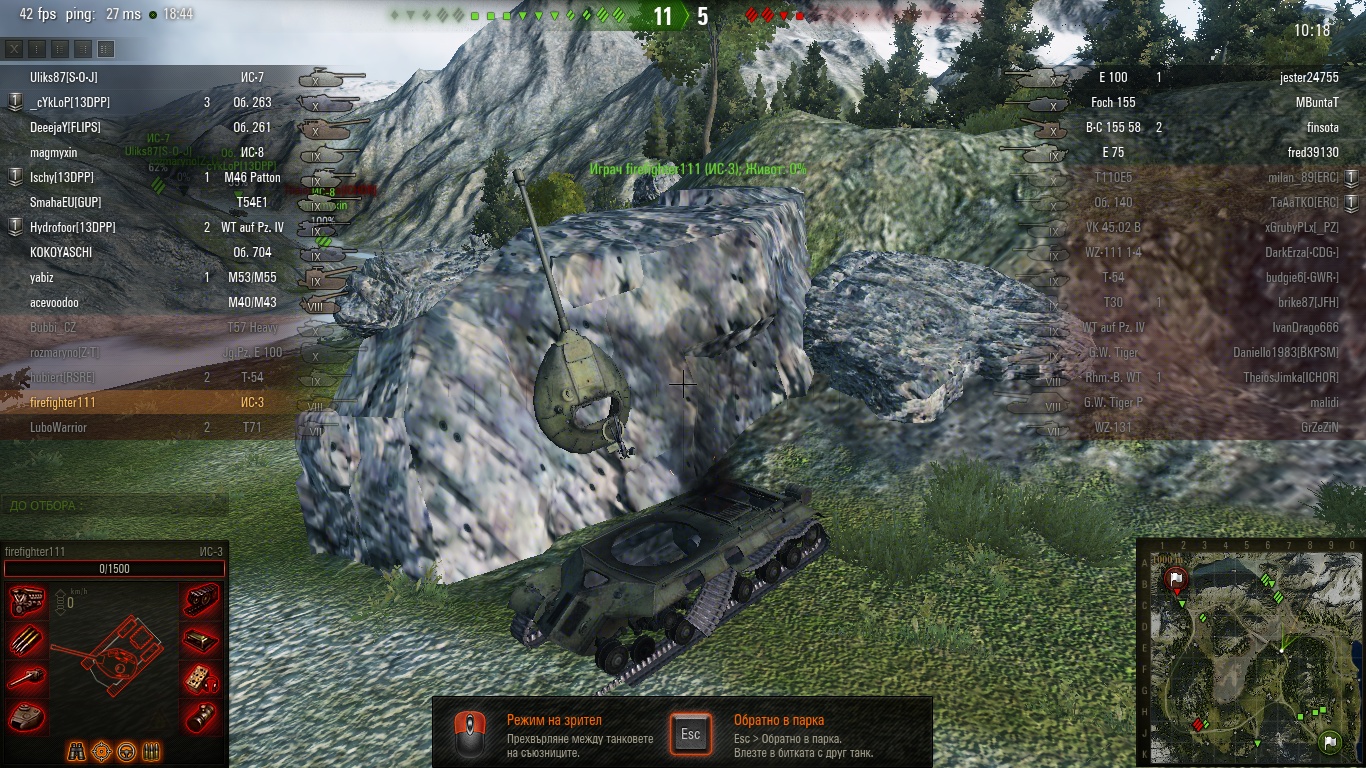The width and height of the screenshot is (1366, 768).
Task: Select the commander binoculars crew icon
Action: tap(77, 751)
